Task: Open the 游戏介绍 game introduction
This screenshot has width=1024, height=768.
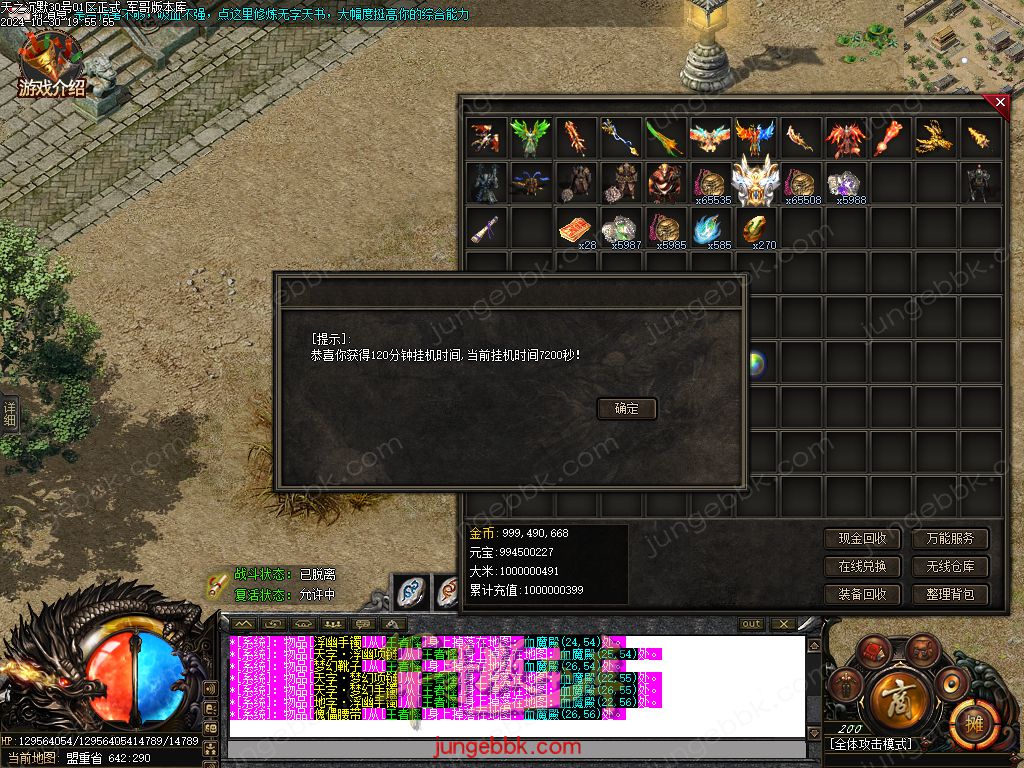Action: click(52, 70)
